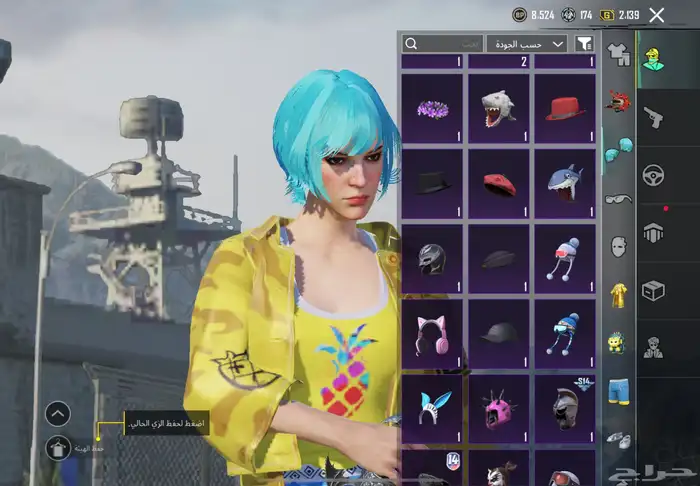Choose the blue bunny ears headband
Image resolution: width=700 pixels, height=486 pixels.
click(432, 409)
